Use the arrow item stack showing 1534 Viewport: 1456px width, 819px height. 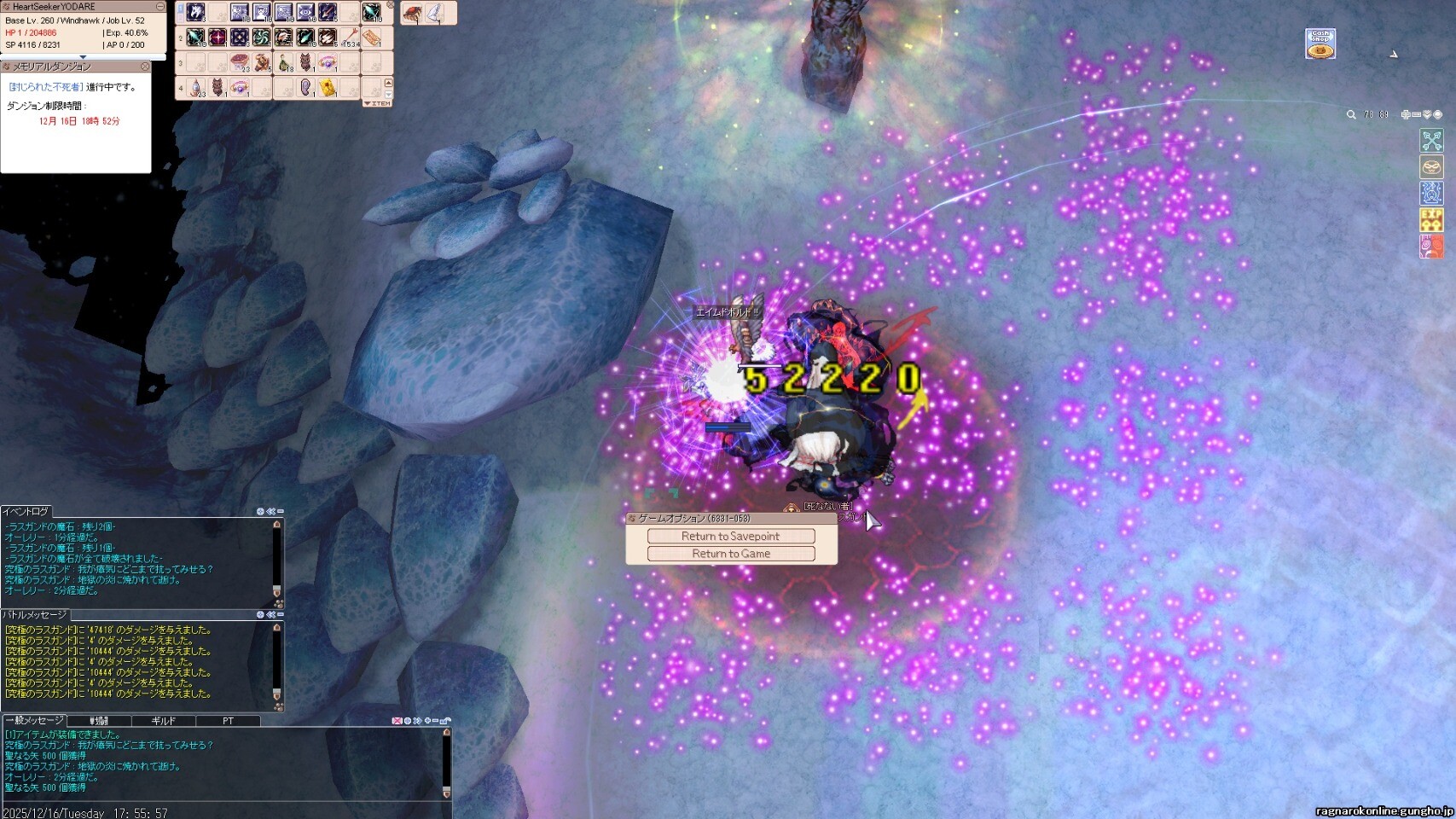[x=350, y=38]
